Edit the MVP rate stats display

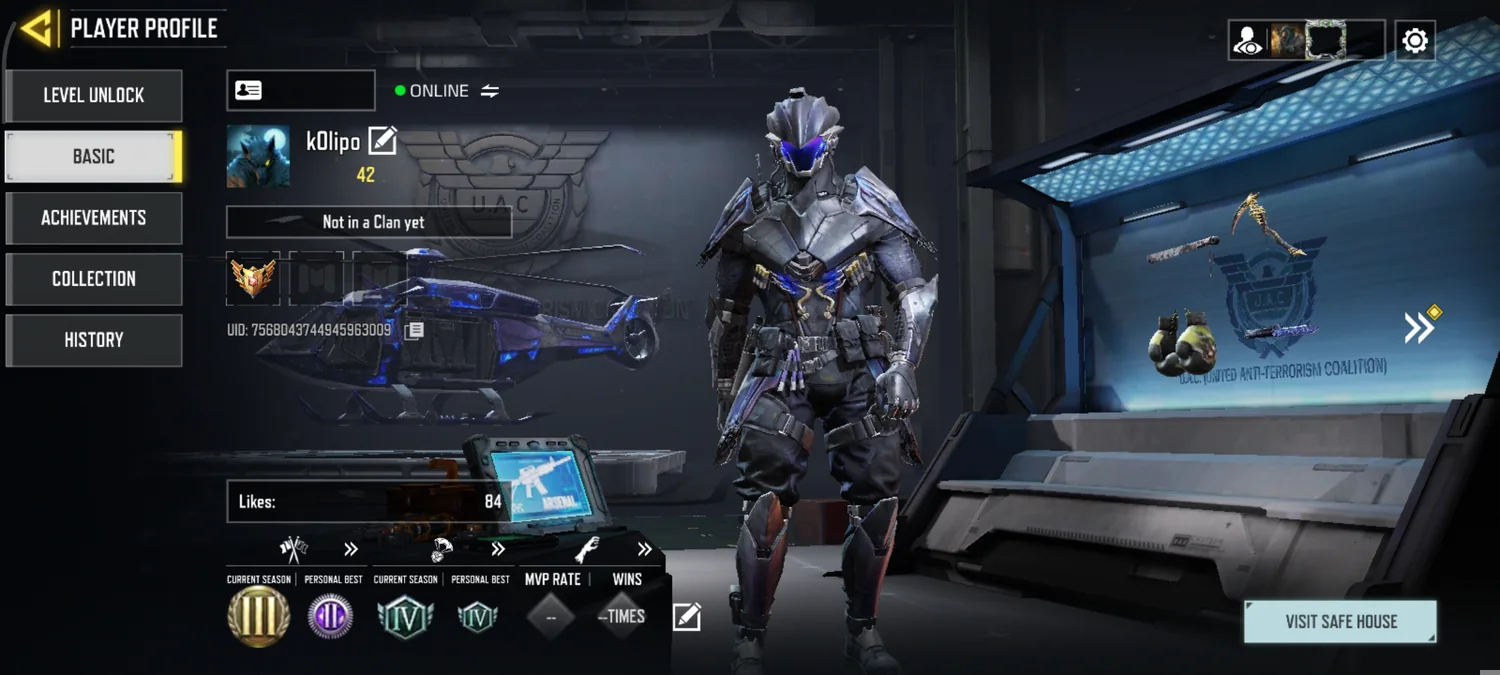click(x=687, y=617)
